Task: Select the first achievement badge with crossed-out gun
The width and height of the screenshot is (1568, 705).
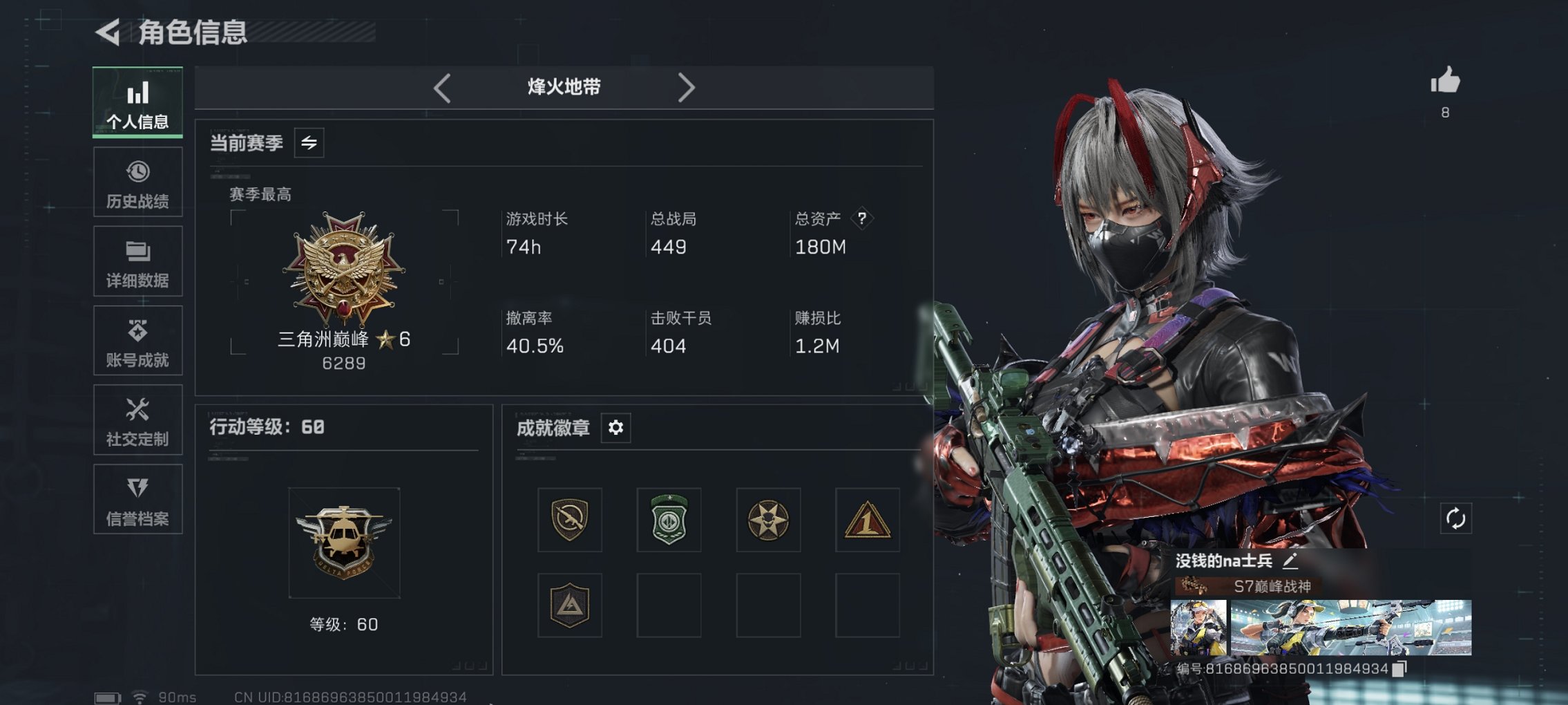Action: [x=570, y=520]
